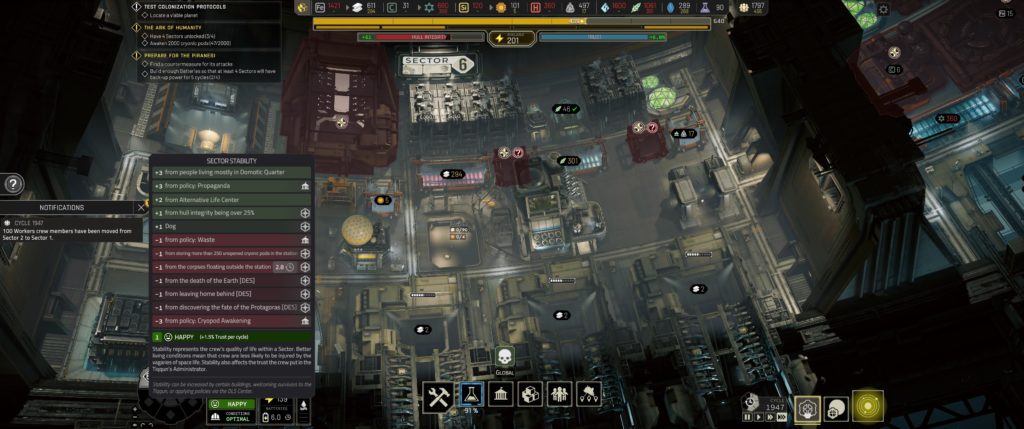Set game speed to triple fast-forward
Screen dimensions: 1024x429
tap(782, 417)
